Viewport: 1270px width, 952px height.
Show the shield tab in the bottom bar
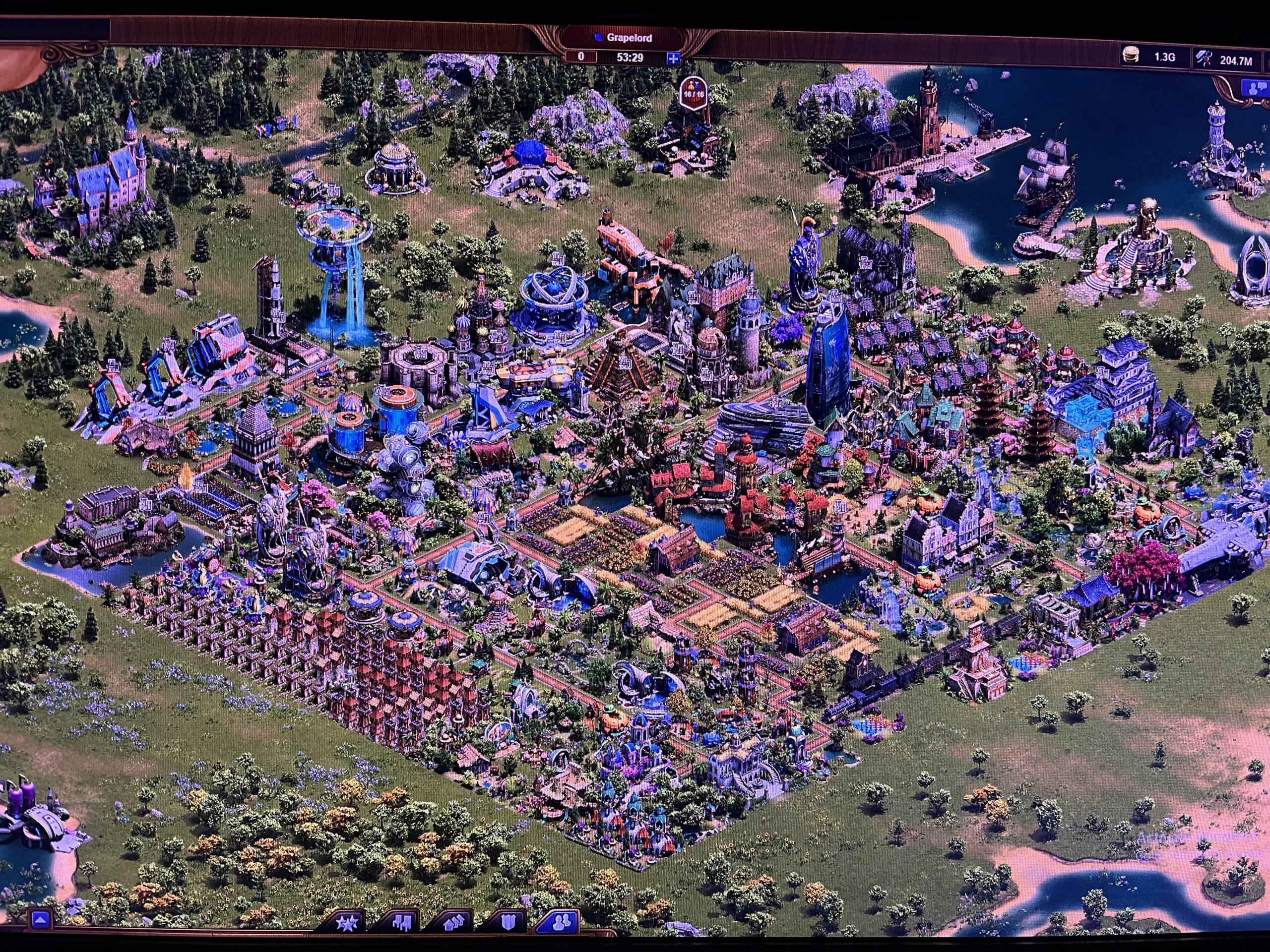coord(507,923)
